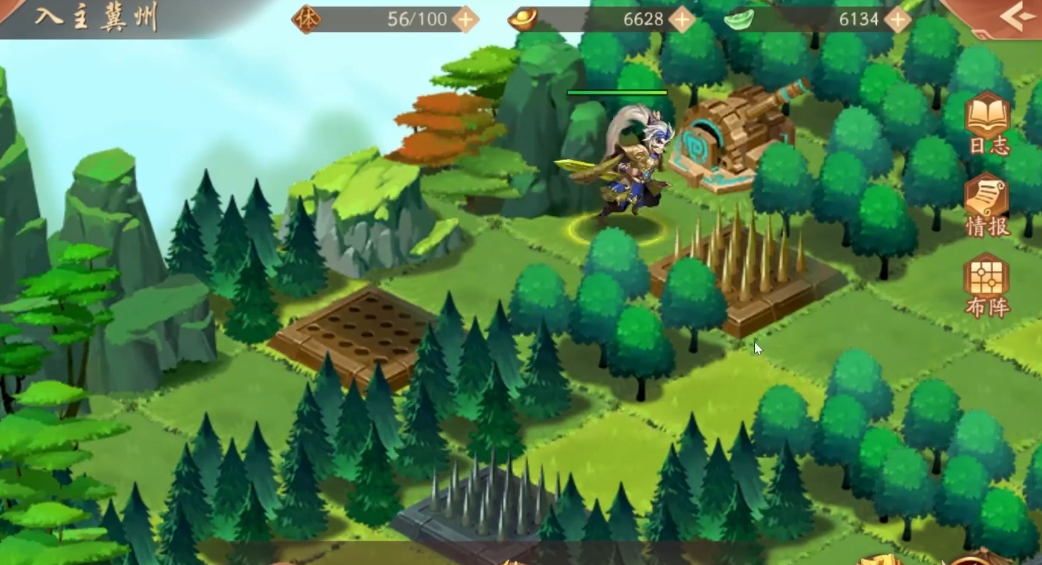This screenshot has width=1042, height=565.
Task: Open the 日志 log book
Action: 988,123
